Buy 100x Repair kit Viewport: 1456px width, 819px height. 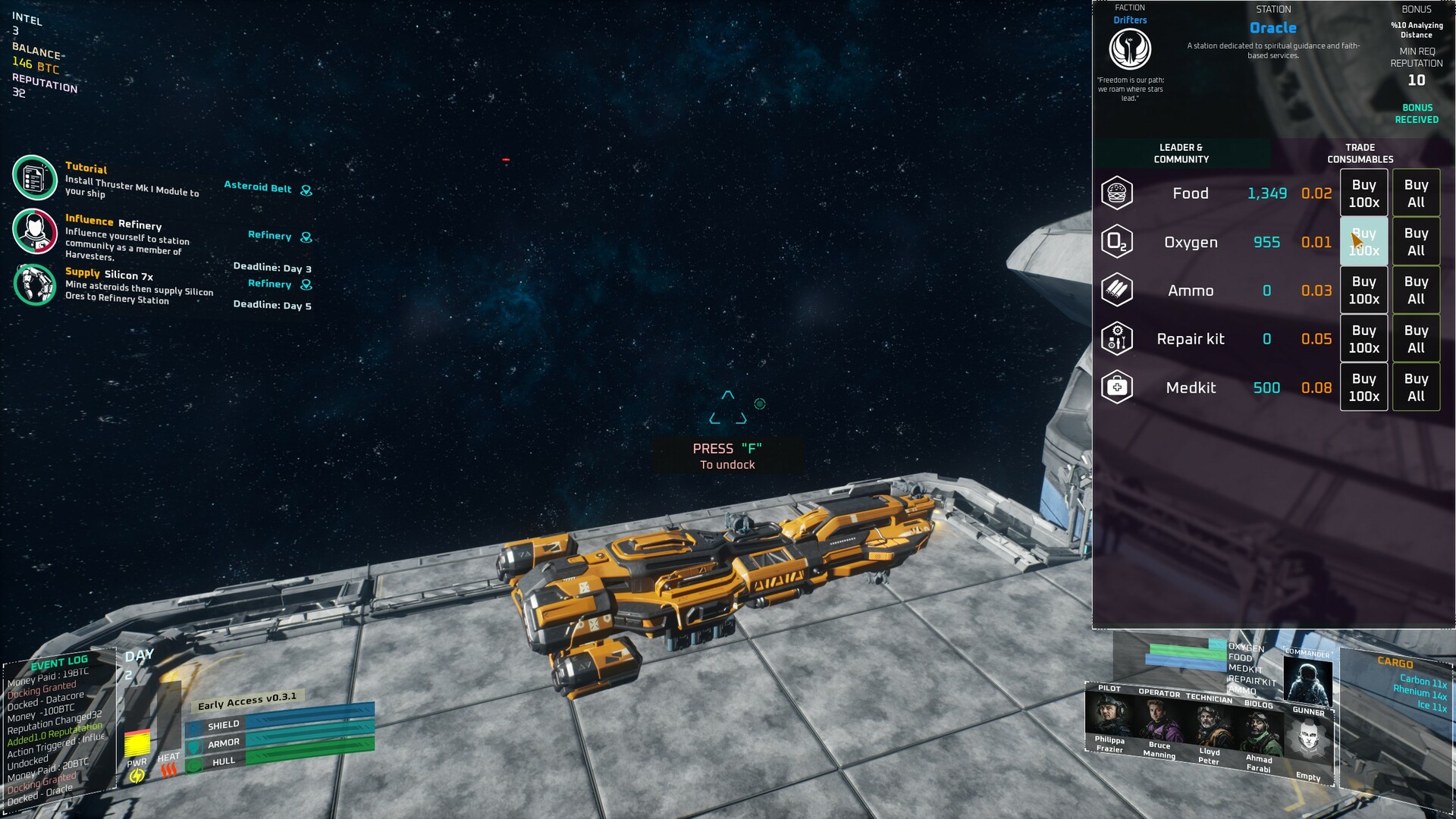(1363, 339)
